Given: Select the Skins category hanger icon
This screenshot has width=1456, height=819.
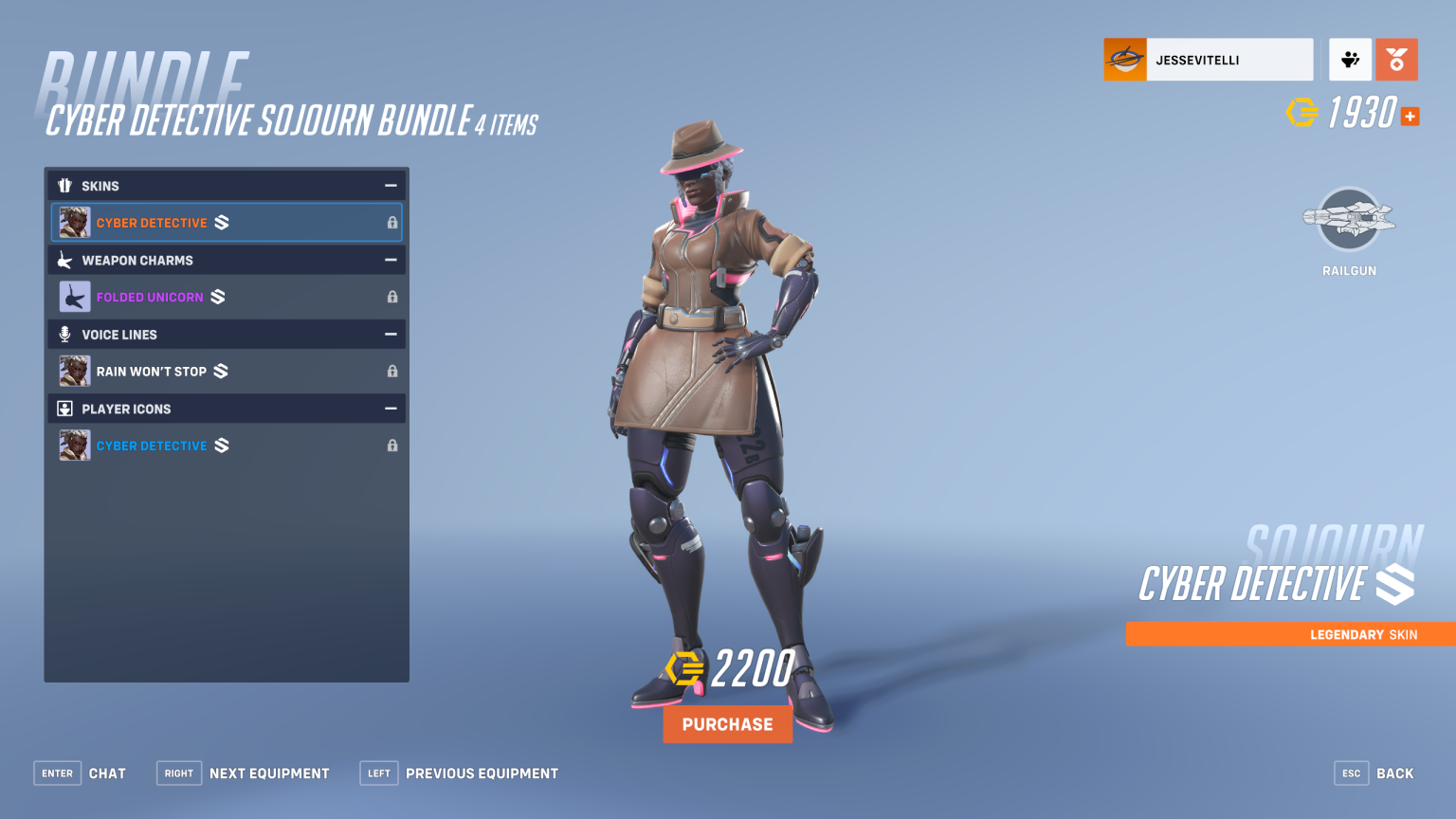Looking at the screenshot, I should (64, 186).
